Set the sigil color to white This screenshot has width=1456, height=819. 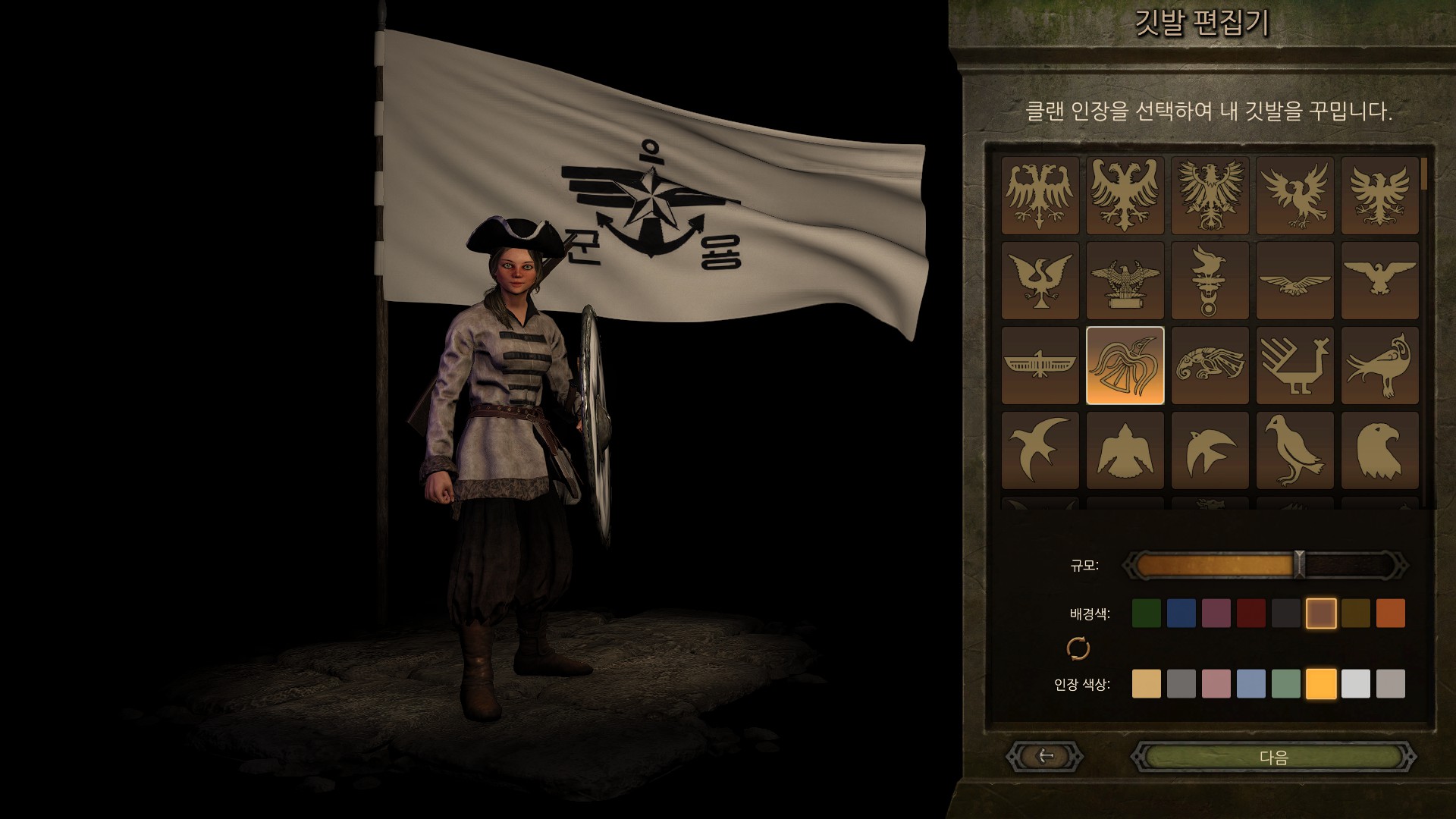(1355, 684)
